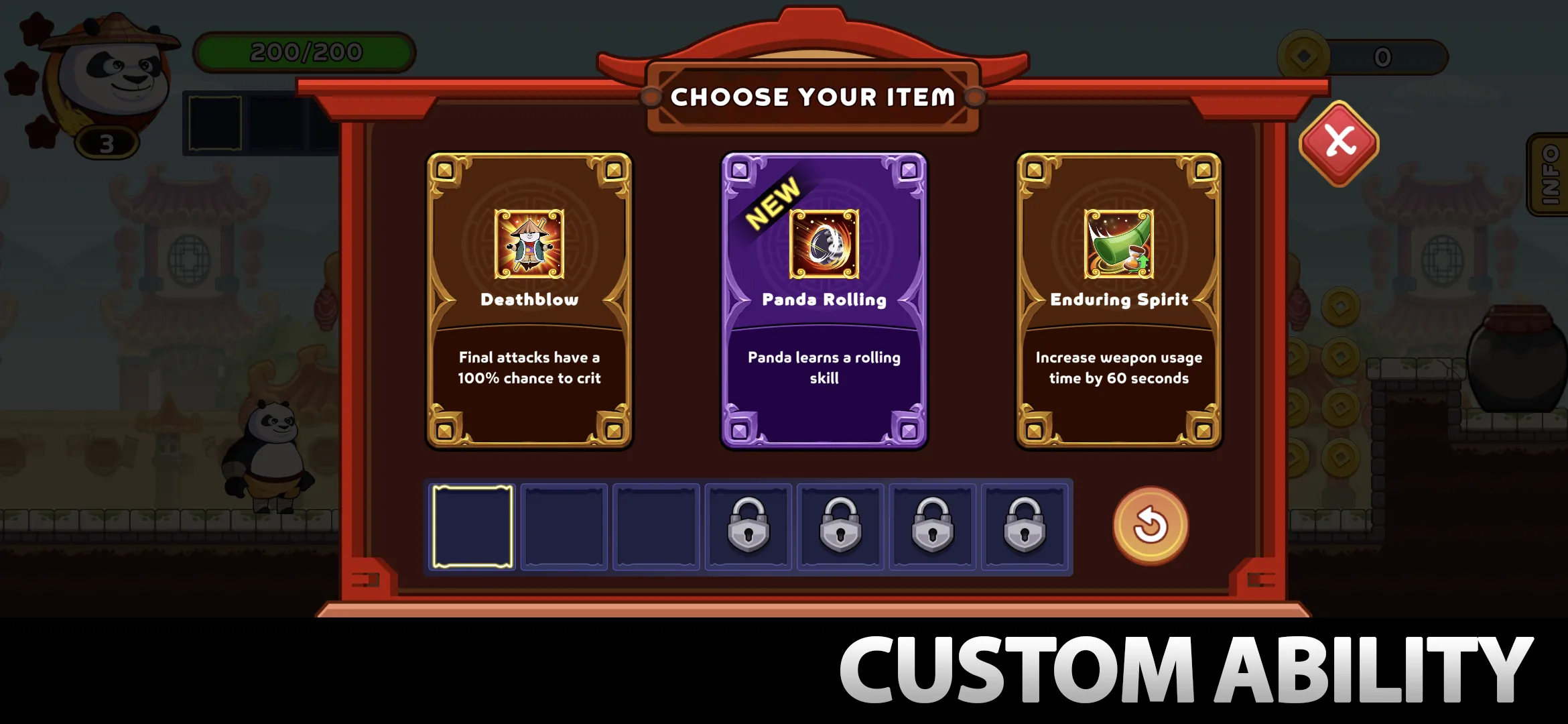
Task: Click the last locked slot on the right
Action: tap(1024, 526)
